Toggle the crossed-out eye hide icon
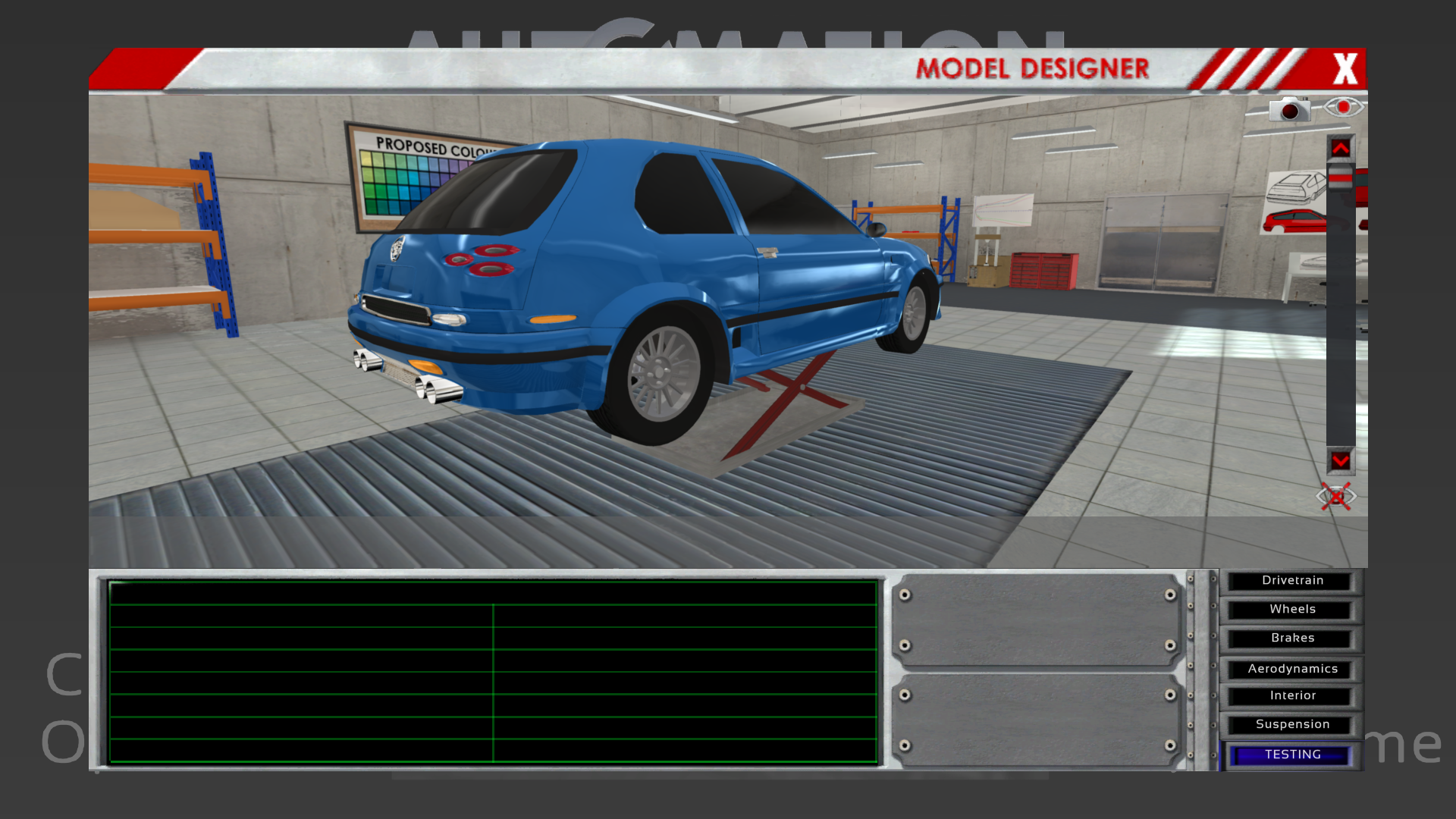This screenshot has height=819, width=1456. [1335, 497]
